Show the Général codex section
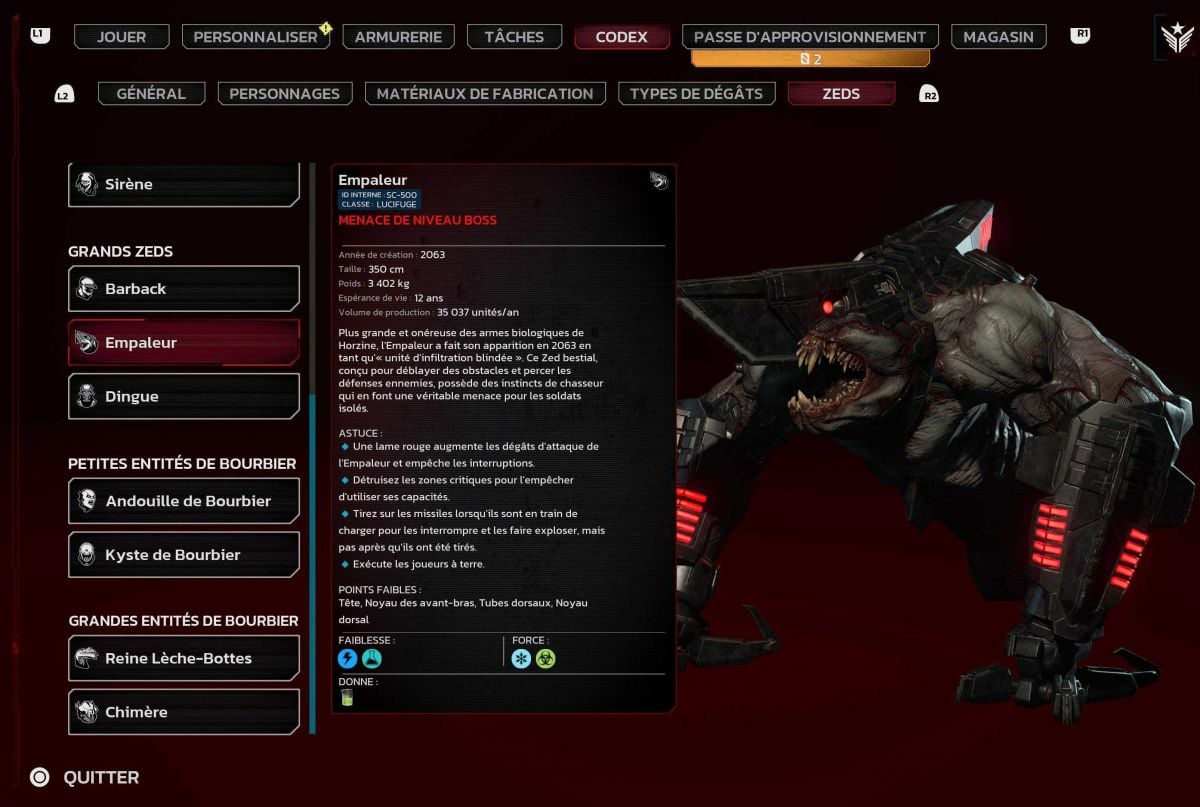 tap(151, 93)
